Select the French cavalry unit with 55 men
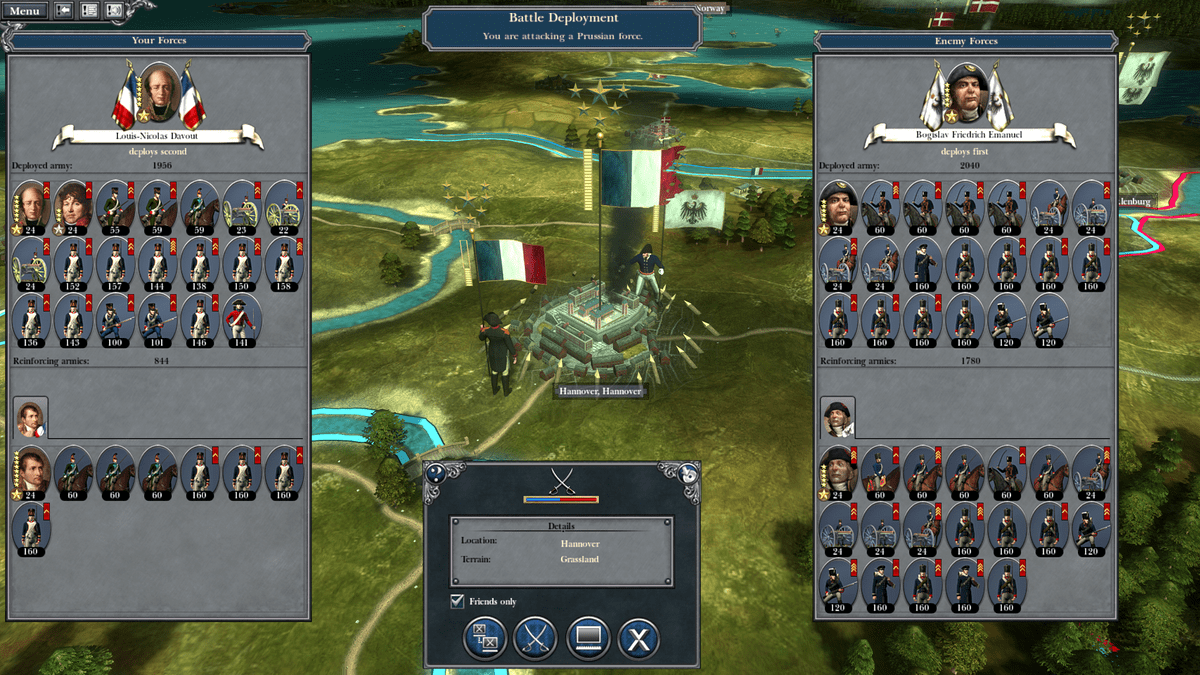 coord(115,204)
